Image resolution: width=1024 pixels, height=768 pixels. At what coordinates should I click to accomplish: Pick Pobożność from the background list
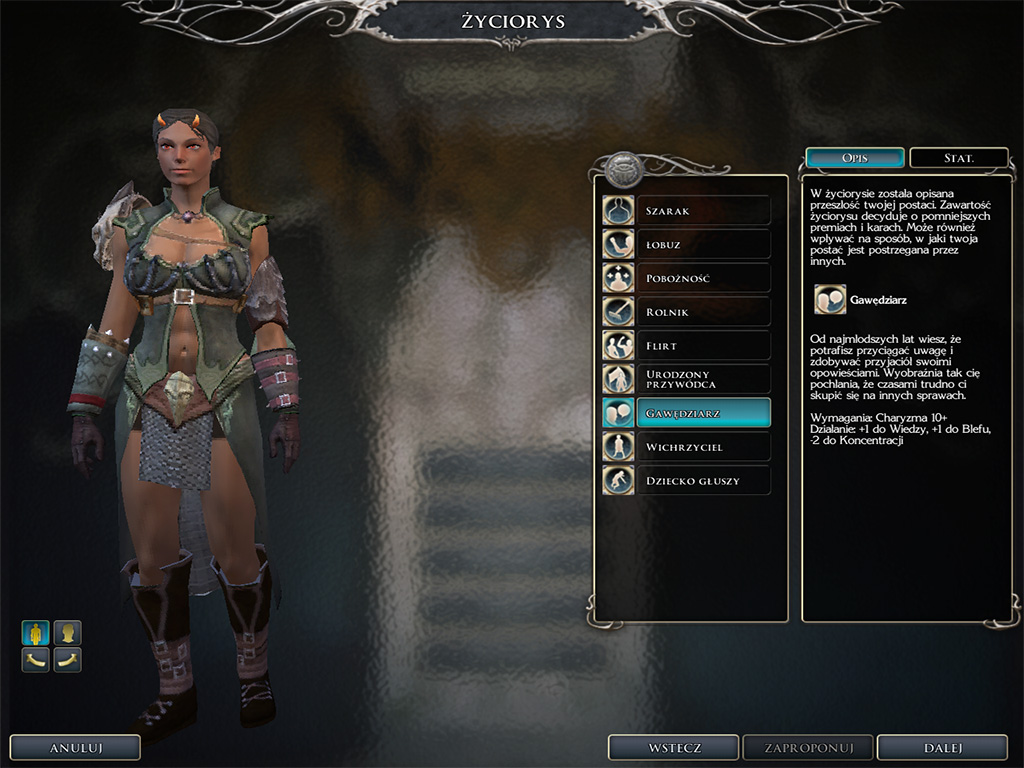click(687, 278)
